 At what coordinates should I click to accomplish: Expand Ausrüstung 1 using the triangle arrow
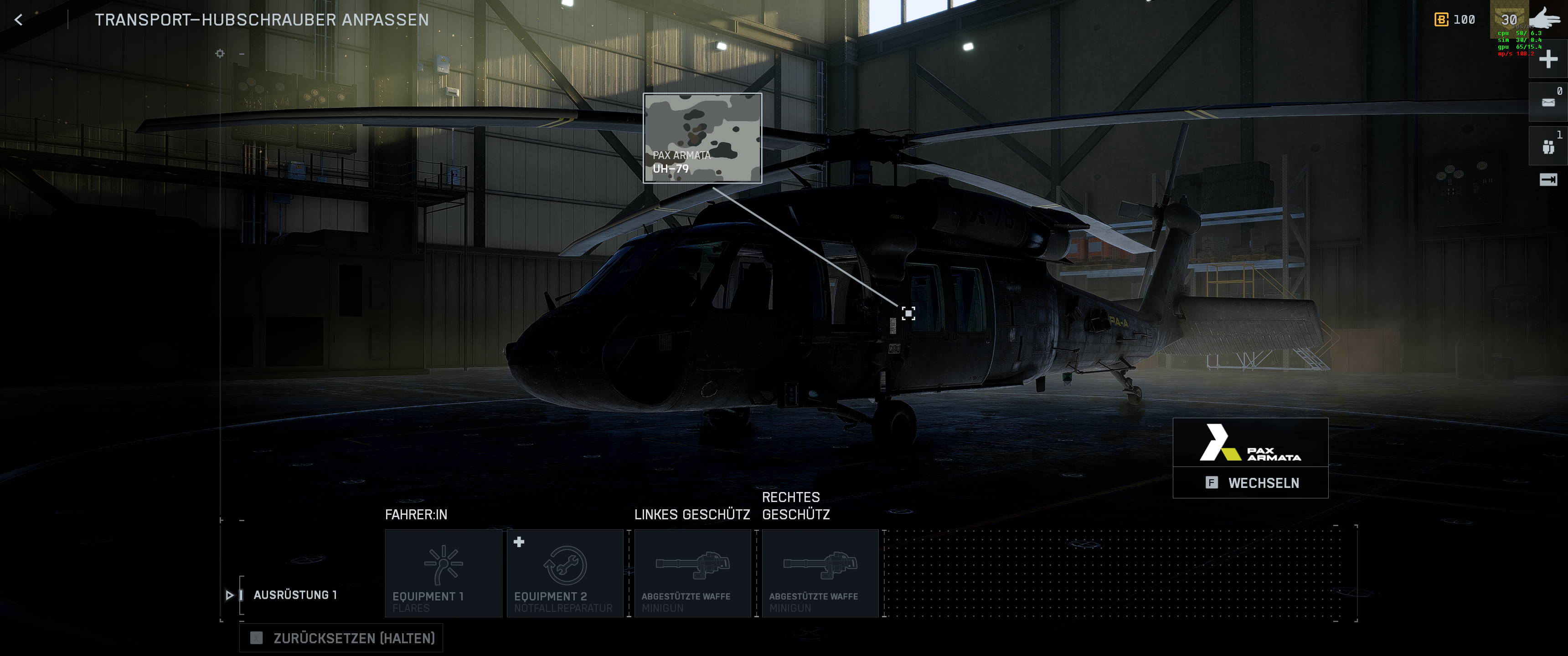pos(229,595)
